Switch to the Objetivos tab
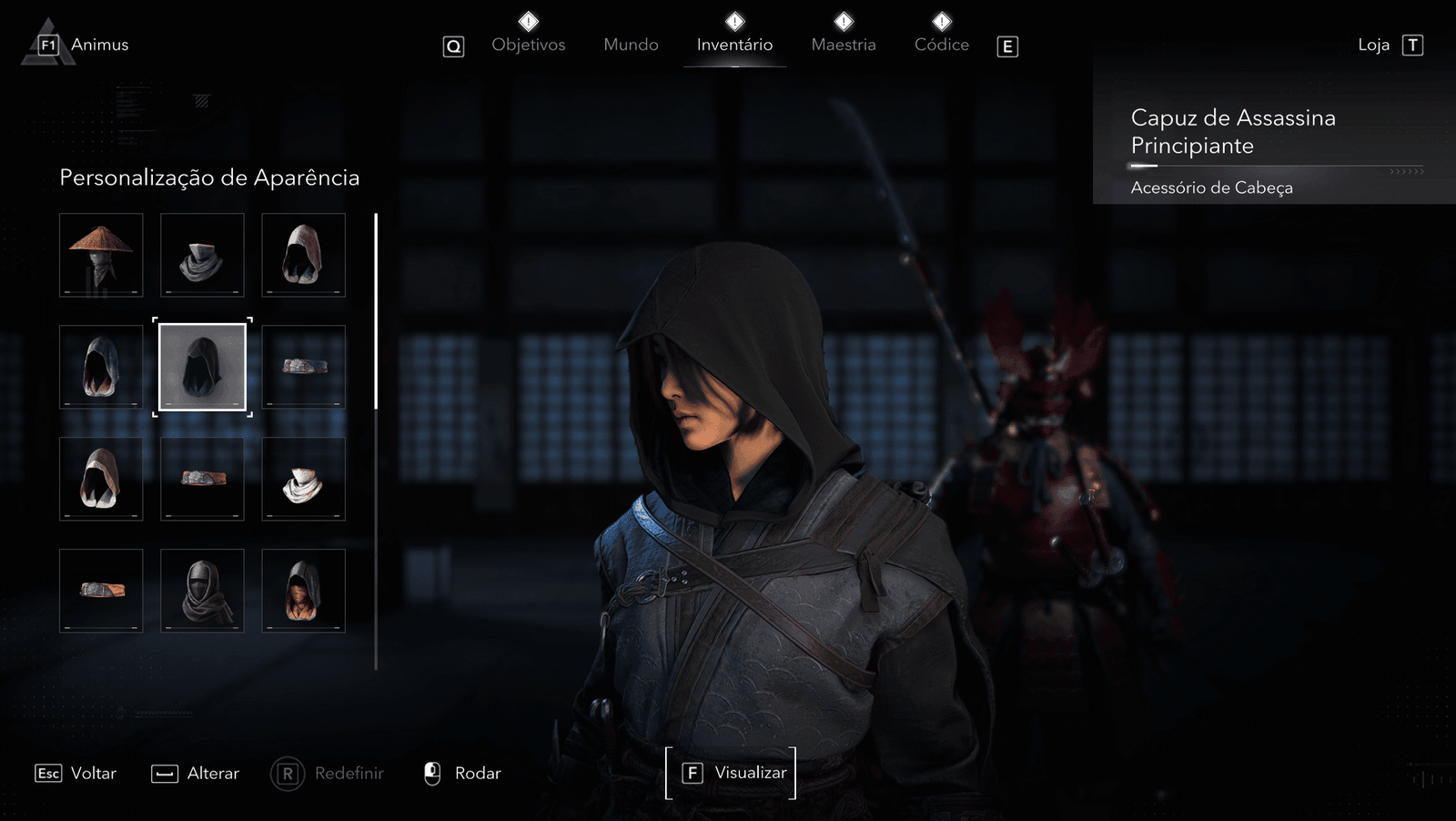The image size is (1456, 821). point(528,45)
